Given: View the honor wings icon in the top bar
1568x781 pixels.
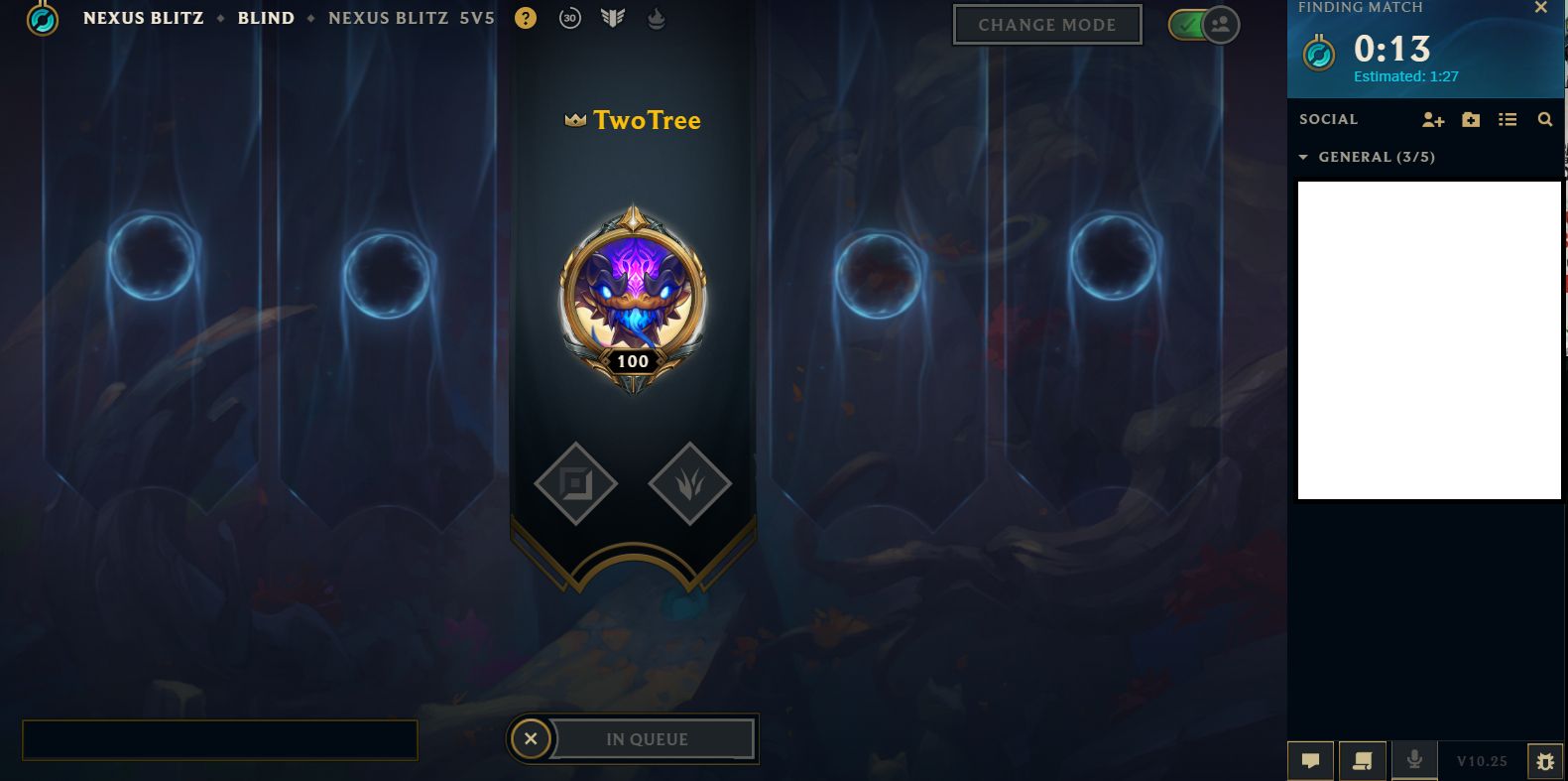Looking at the screenshot, I should (613, 18).
